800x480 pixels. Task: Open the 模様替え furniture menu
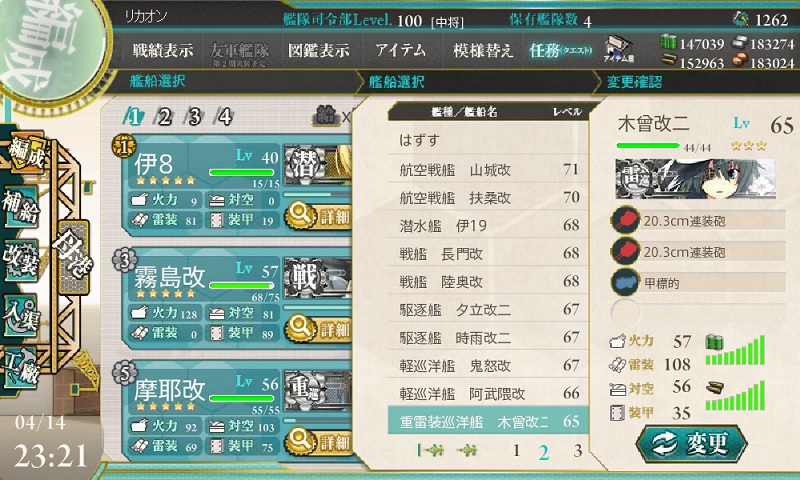[482, 50]
